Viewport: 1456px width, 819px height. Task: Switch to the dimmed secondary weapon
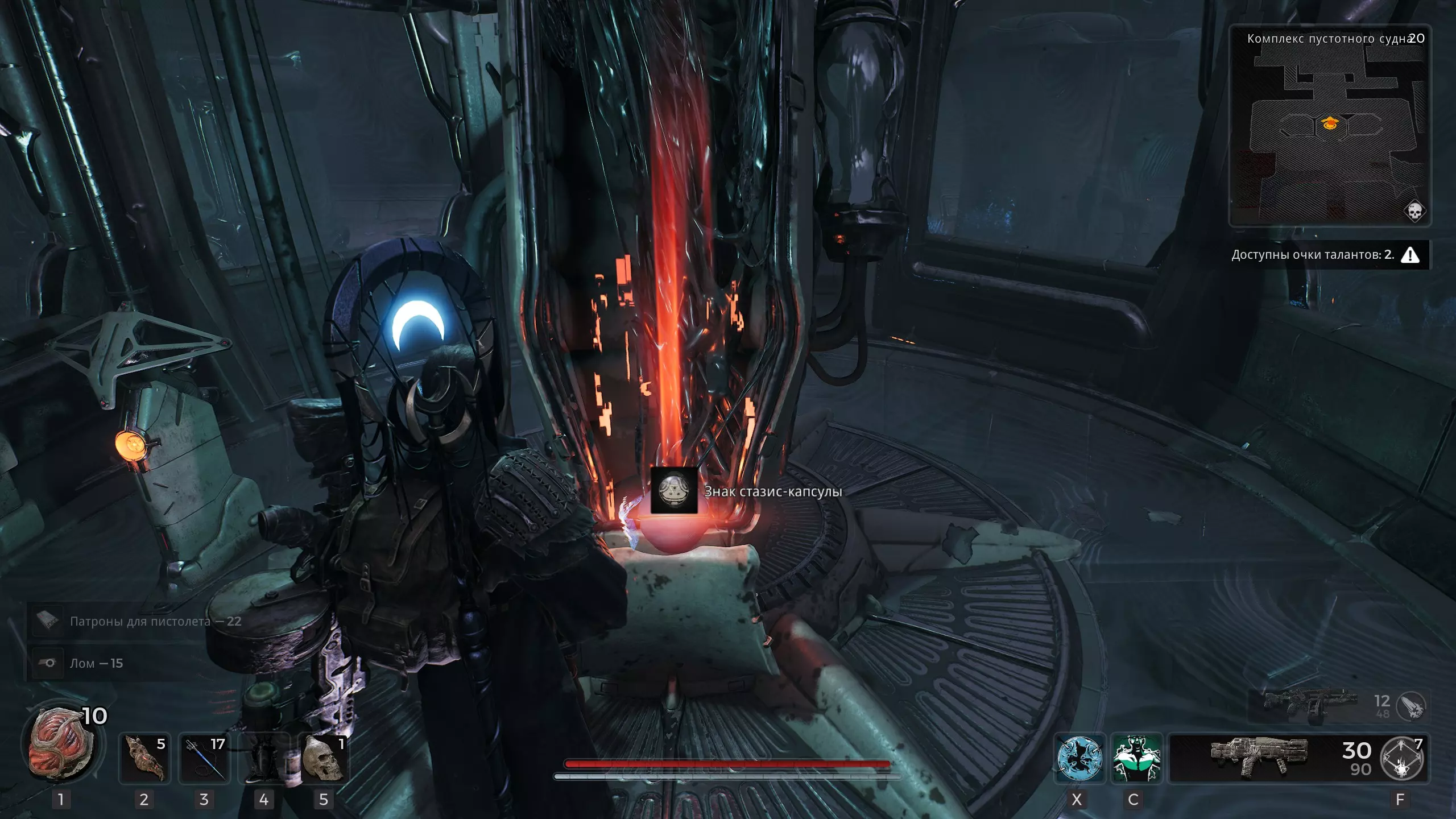pyautogui.click(x=1308, y=705)
